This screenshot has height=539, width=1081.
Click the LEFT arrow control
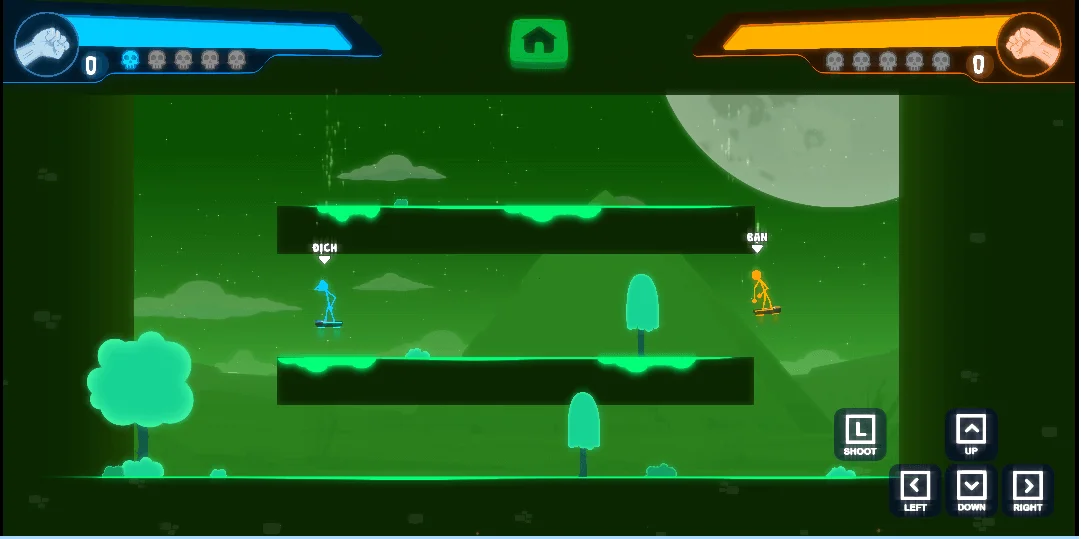(915, 487)
